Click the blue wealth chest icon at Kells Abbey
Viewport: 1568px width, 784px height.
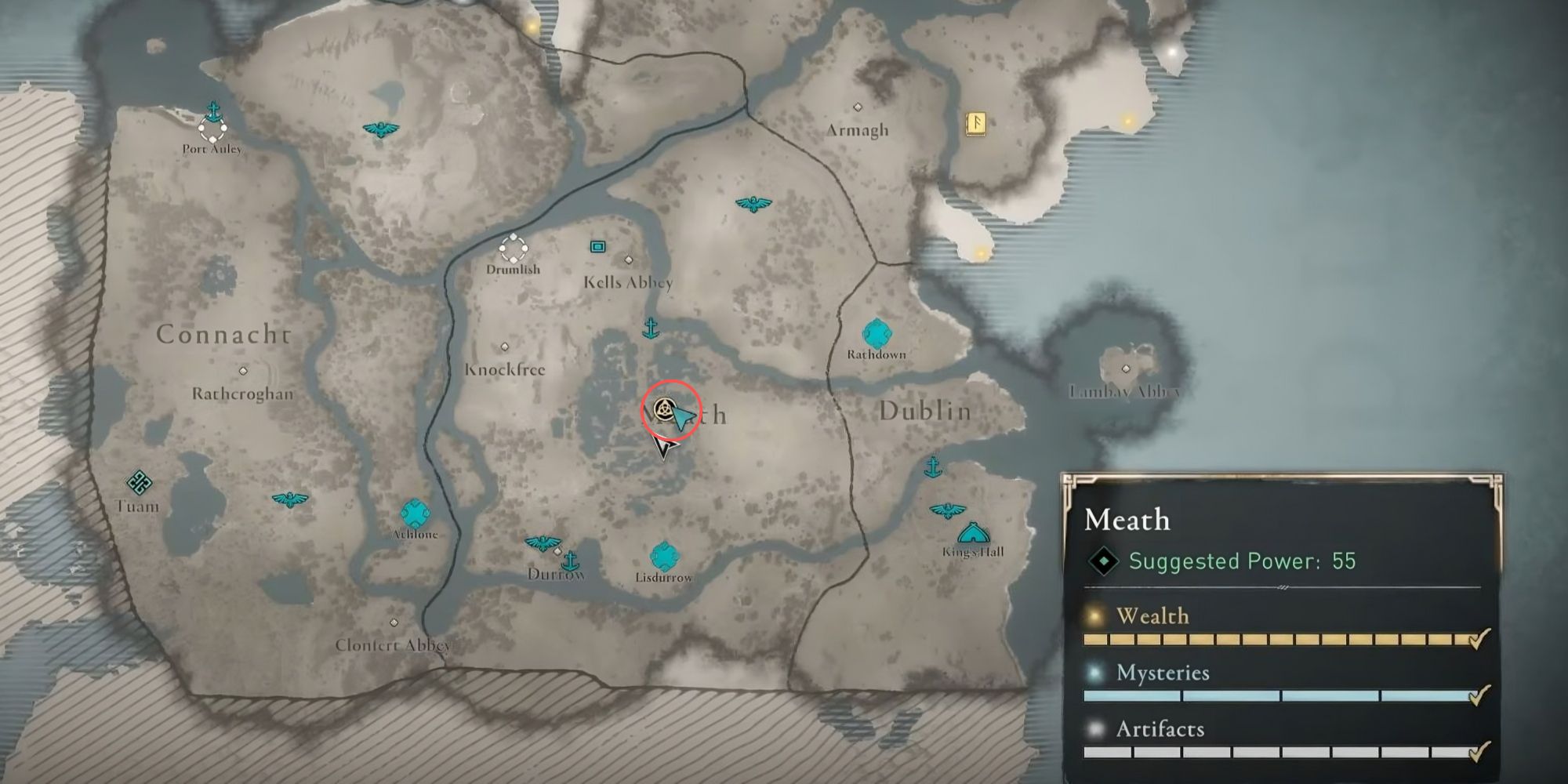click(598, 245)
